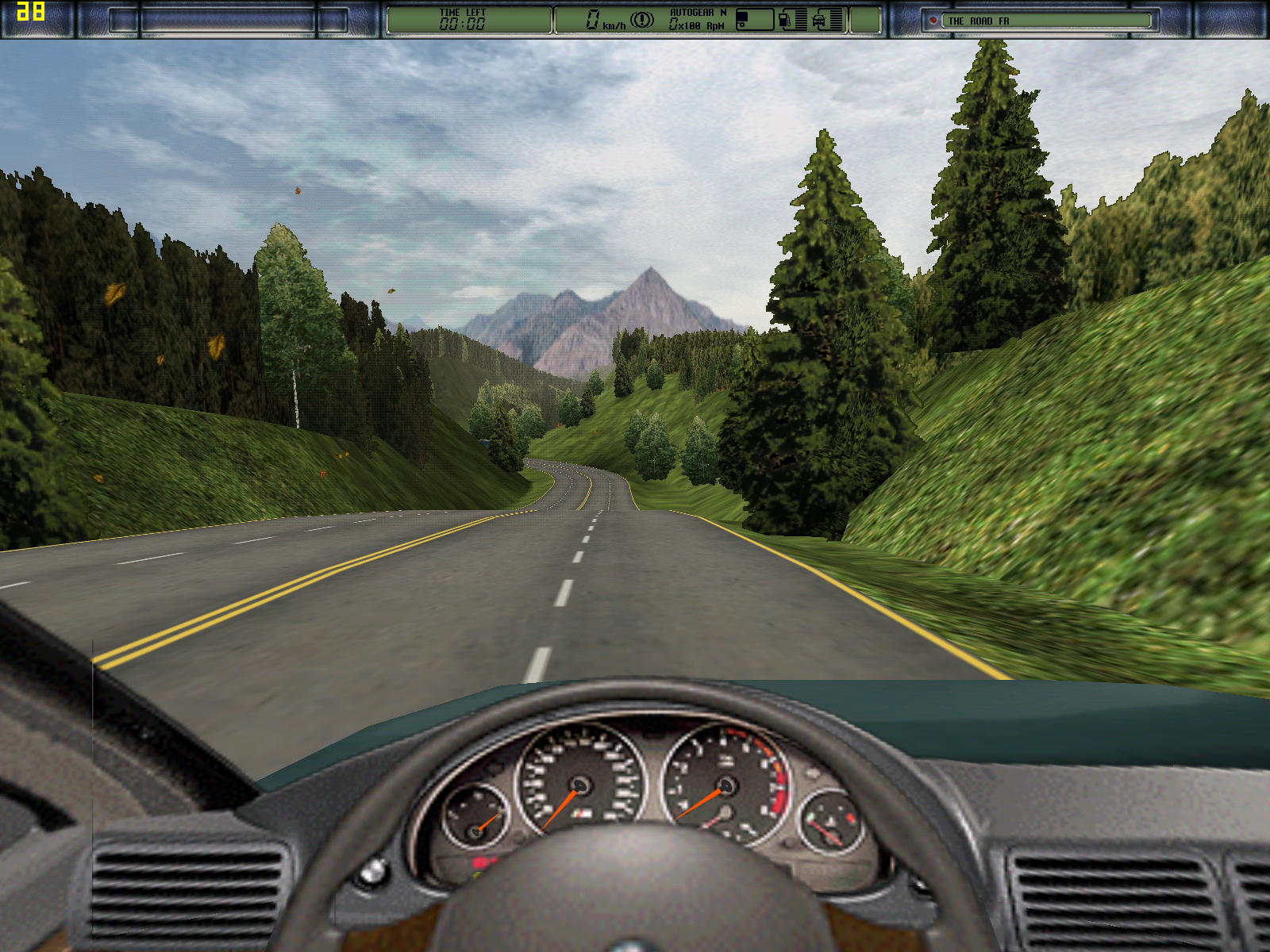Select the truck cargo status icon

753,20
